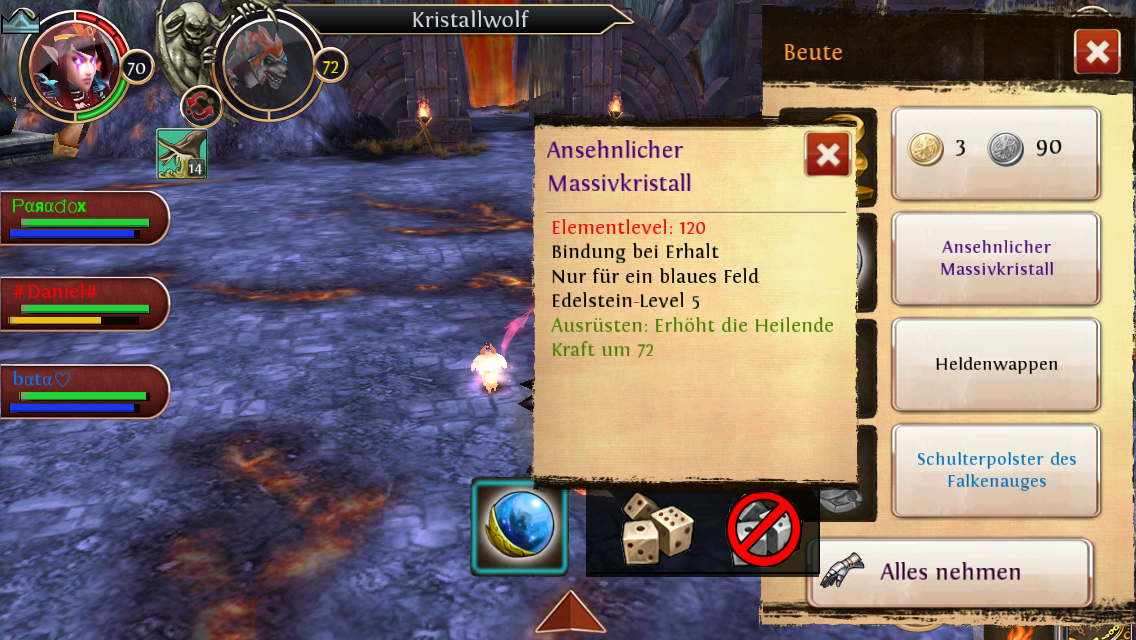Roll the dice for the crystal
Screen dimensions: 1136x640
tap(656, 528)
